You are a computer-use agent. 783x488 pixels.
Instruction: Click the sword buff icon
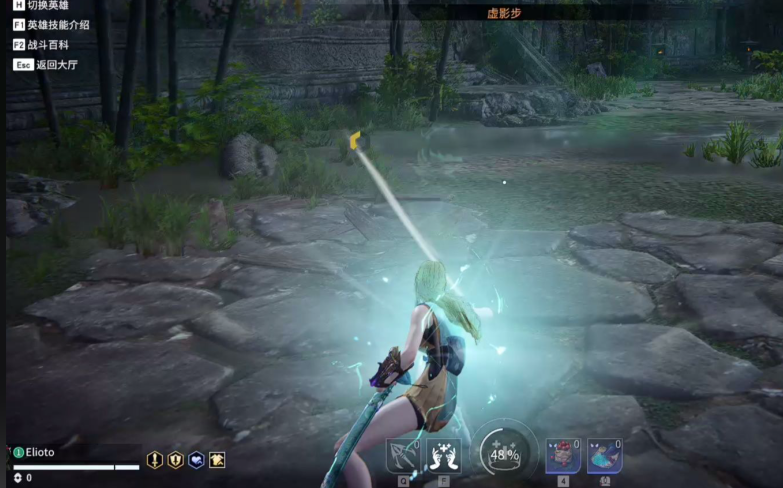click(155, 460)
